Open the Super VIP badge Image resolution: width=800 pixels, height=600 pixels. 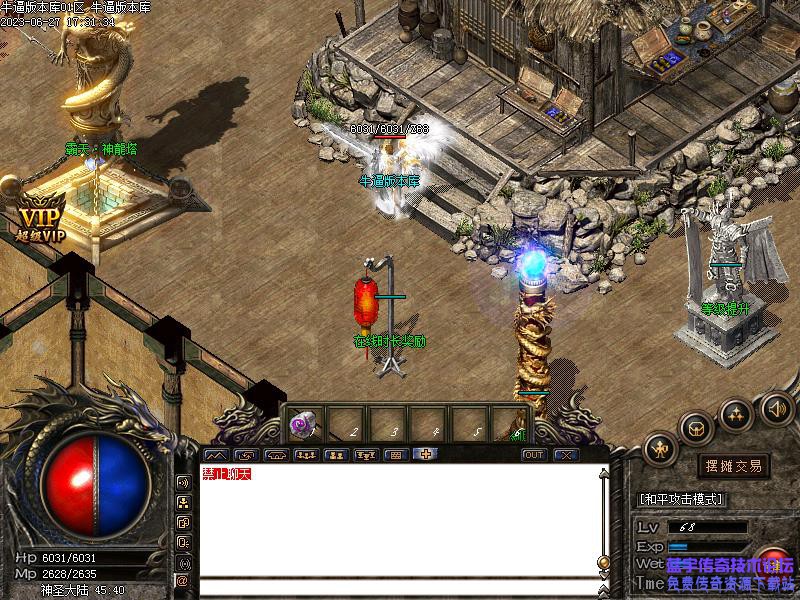click(40, 222)
